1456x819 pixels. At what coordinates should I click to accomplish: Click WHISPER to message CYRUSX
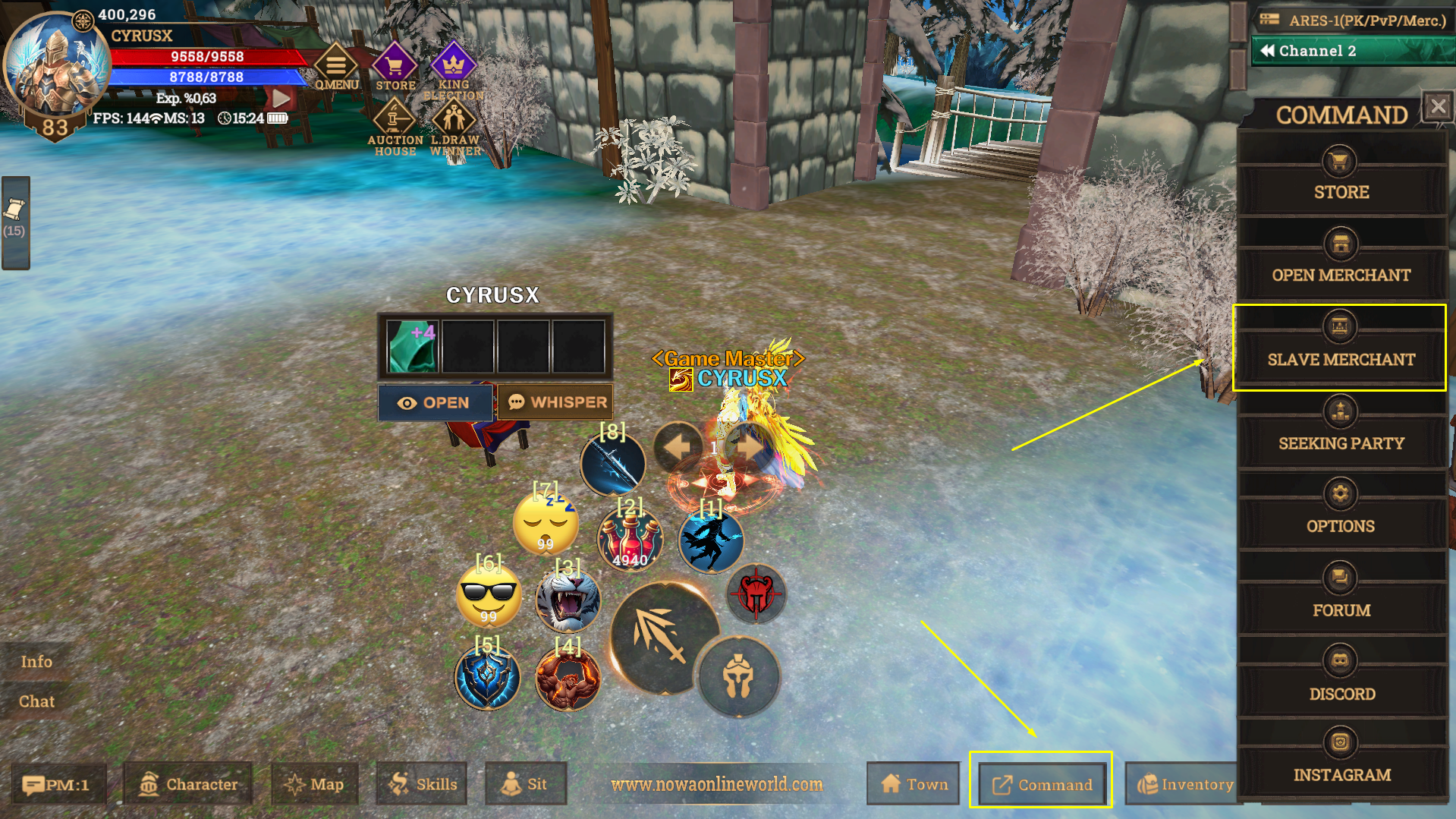tap(555, 402)
